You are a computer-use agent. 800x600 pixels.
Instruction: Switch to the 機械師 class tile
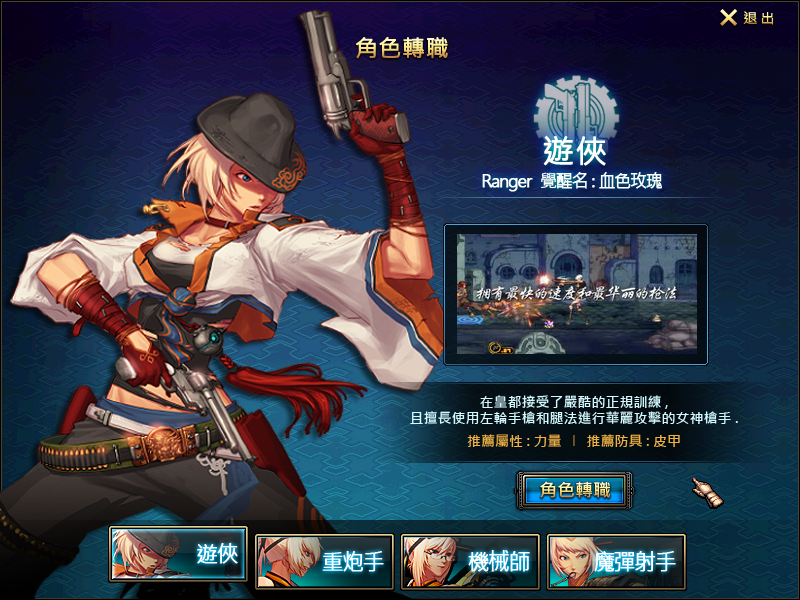tap(470, 560)
